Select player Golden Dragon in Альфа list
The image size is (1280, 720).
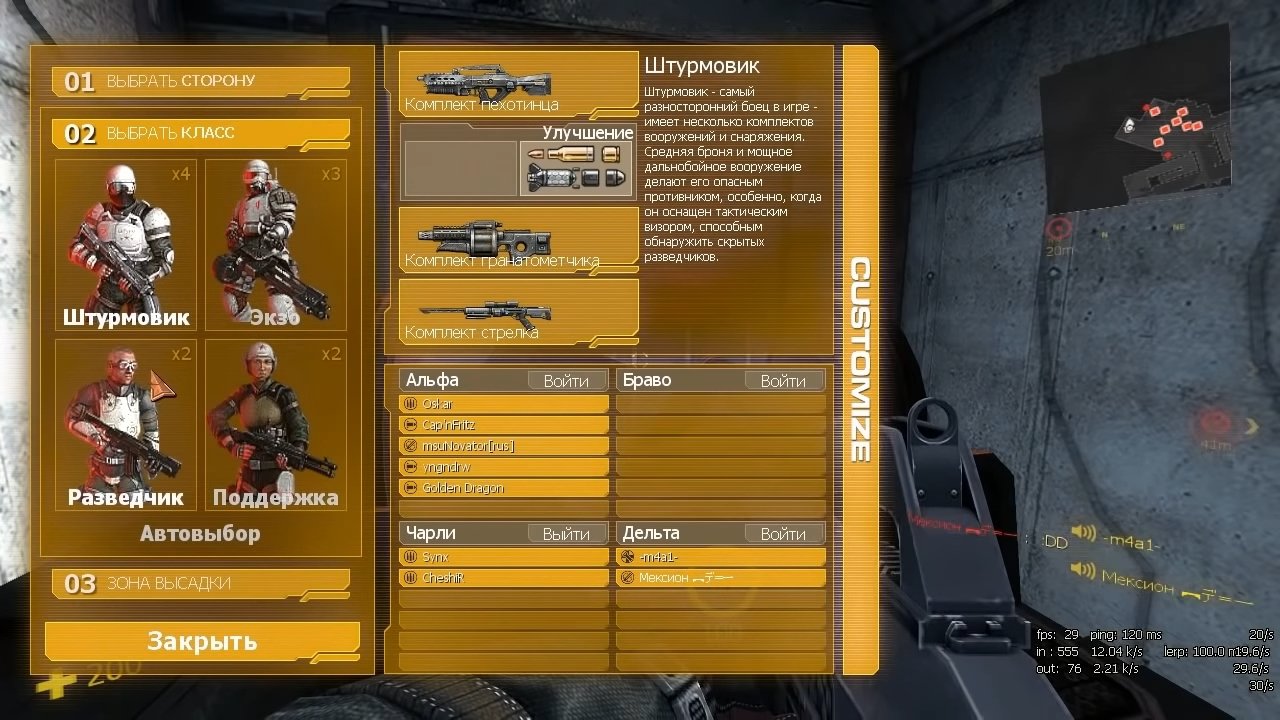tap(504, 488)
